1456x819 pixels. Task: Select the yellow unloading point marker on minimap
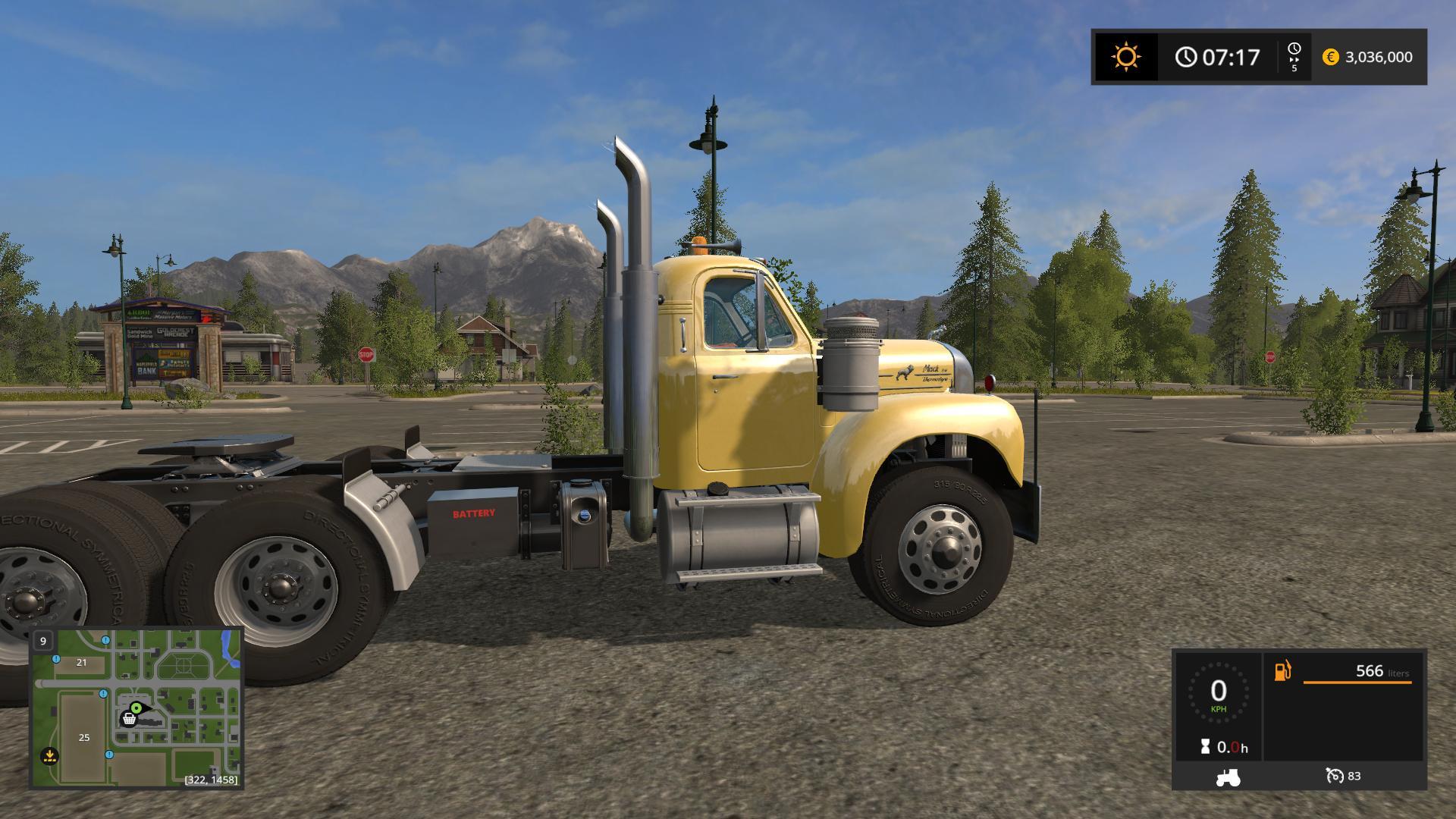pos(49,755)
